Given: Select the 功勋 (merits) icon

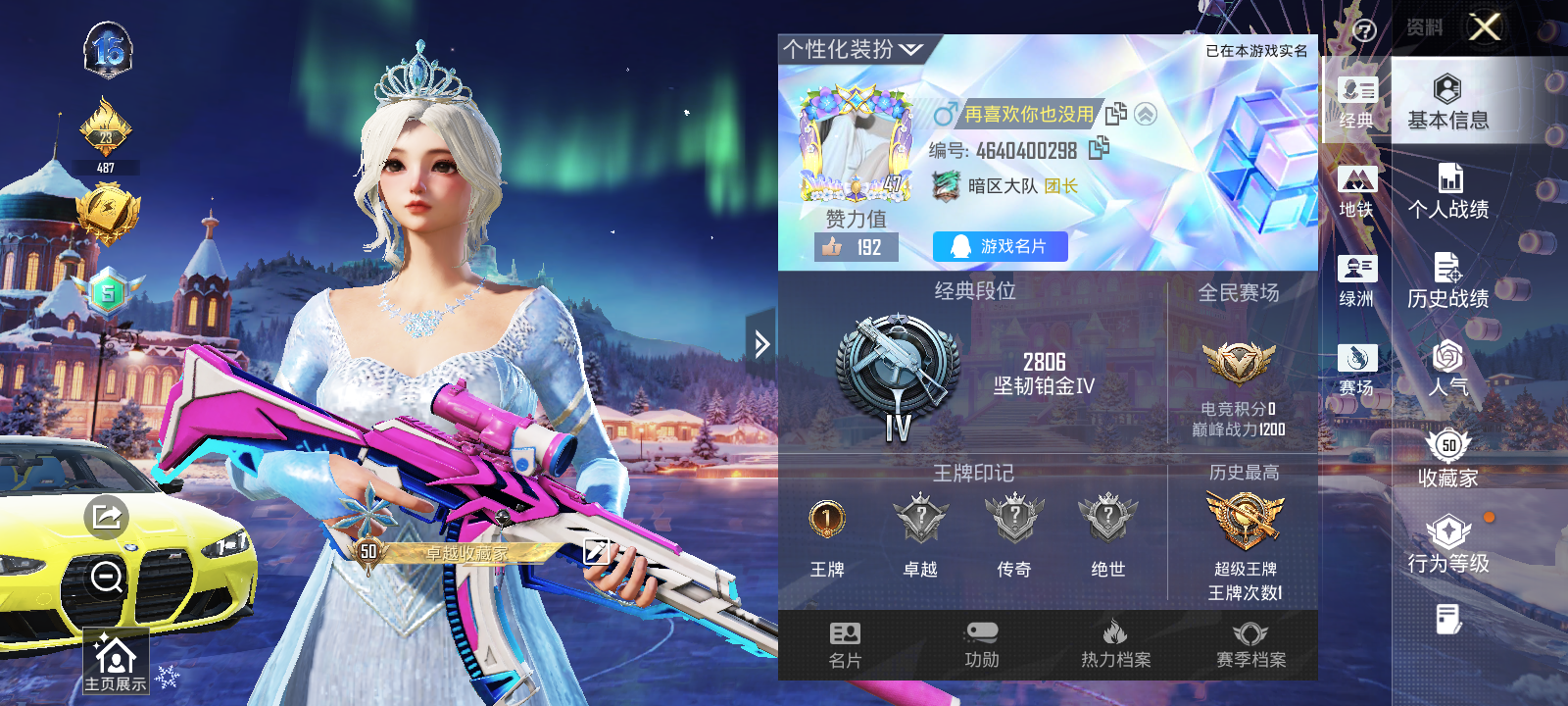Looking at the screenshot, I should 981,644.
